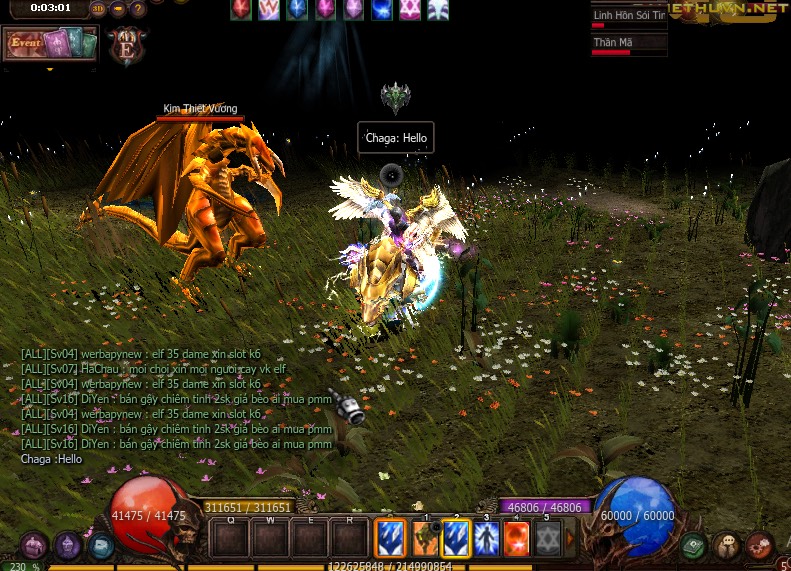Click the winged E shield emblem

127,46
